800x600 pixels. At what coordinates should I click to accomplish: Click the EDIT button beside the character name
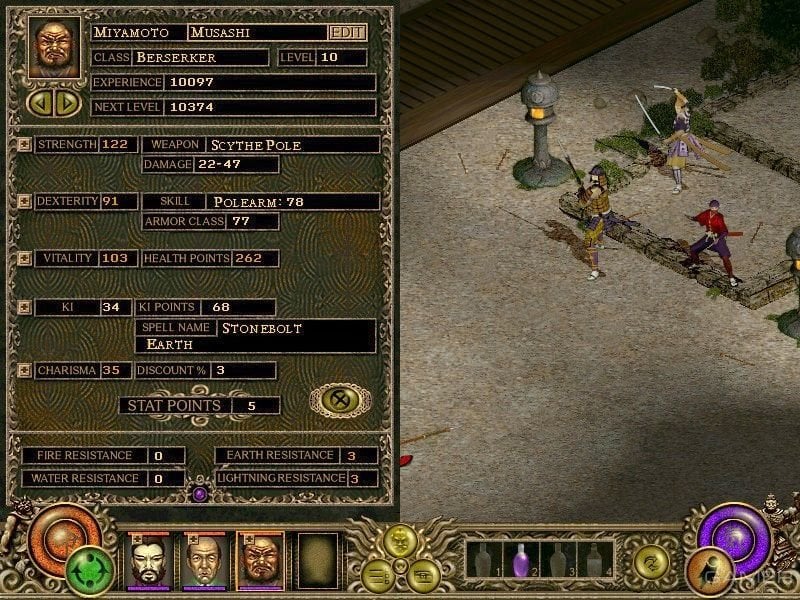(347, 32)
